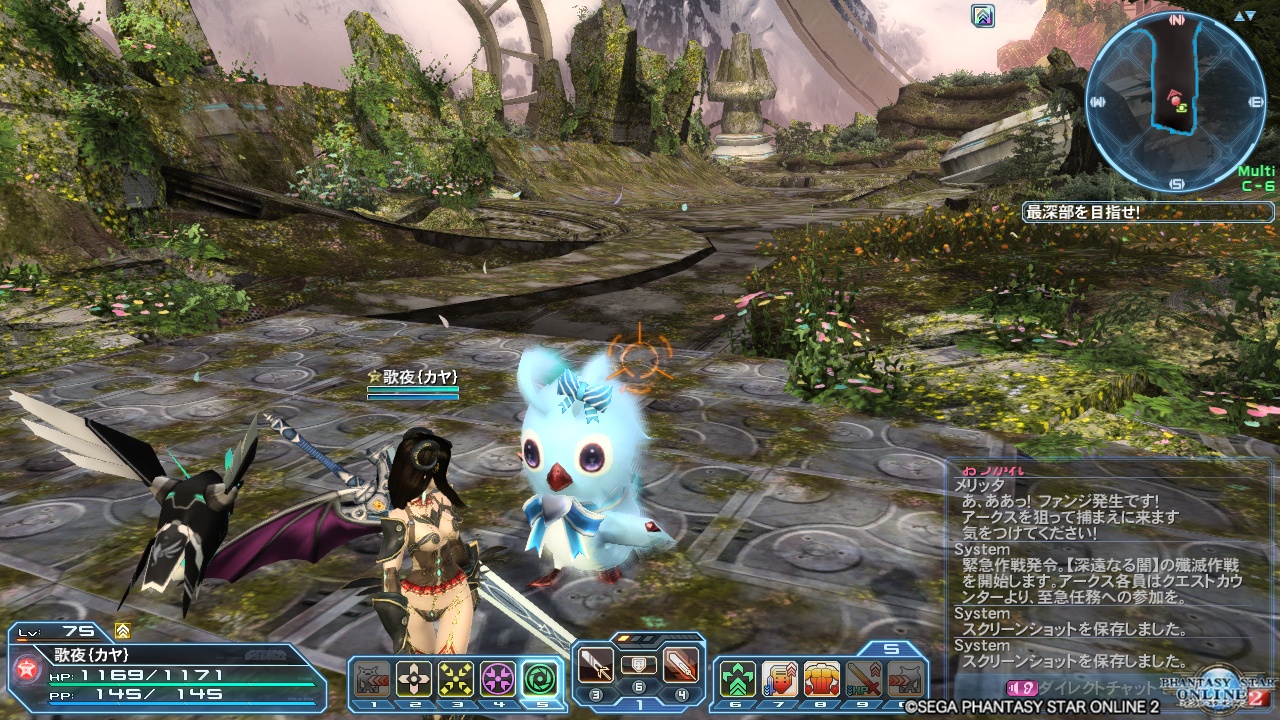
Task: Click the direct chat input bar
Action: [x=1100, y=688]
